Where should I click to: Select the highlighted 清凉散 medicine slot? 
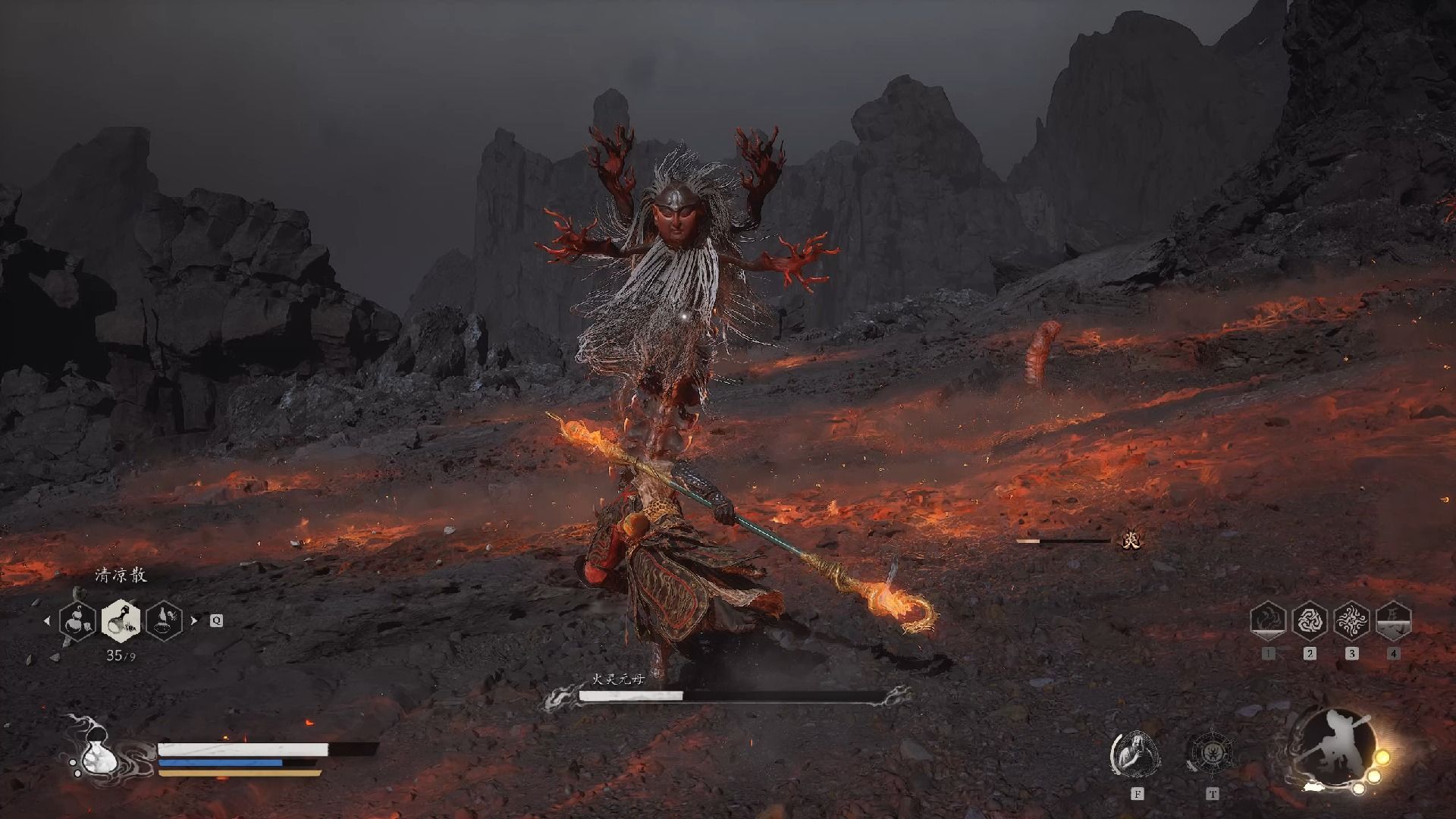click(121, 620)
